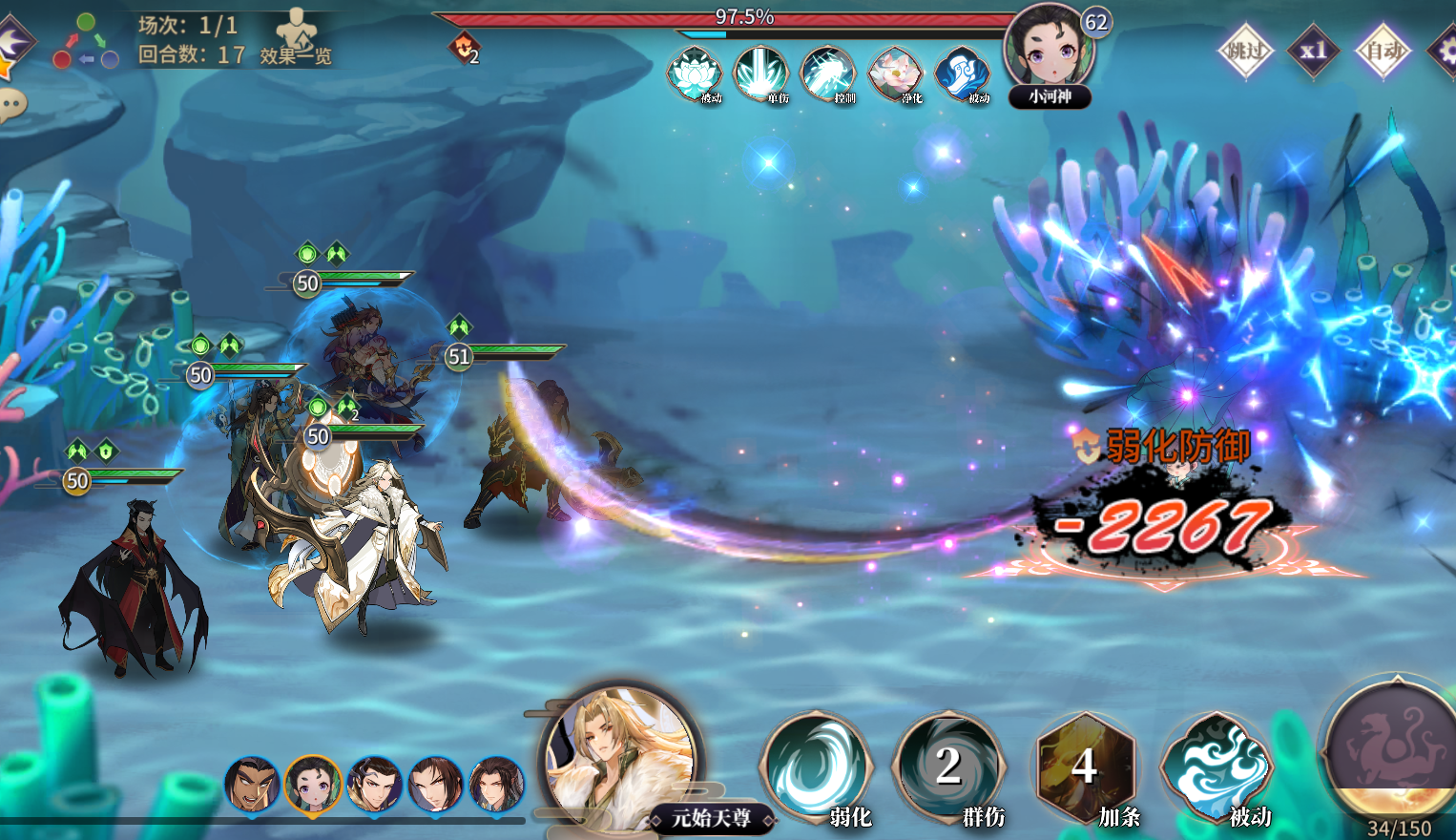
Task: Select the orange-ringed portrait in the turn order
Action: click(313, 784)
